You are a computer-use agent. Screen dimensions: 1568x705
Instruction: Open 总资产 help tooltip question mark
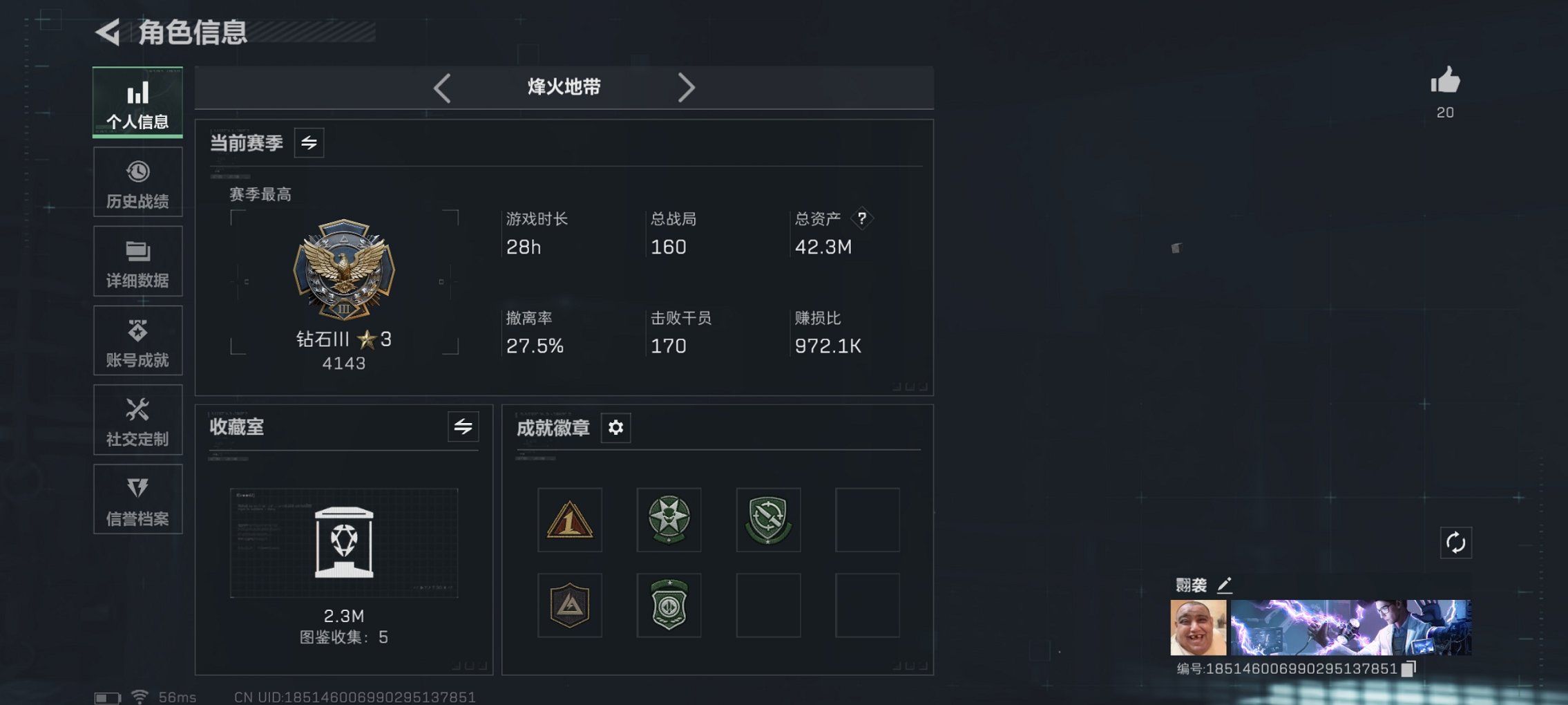(861, 218)
